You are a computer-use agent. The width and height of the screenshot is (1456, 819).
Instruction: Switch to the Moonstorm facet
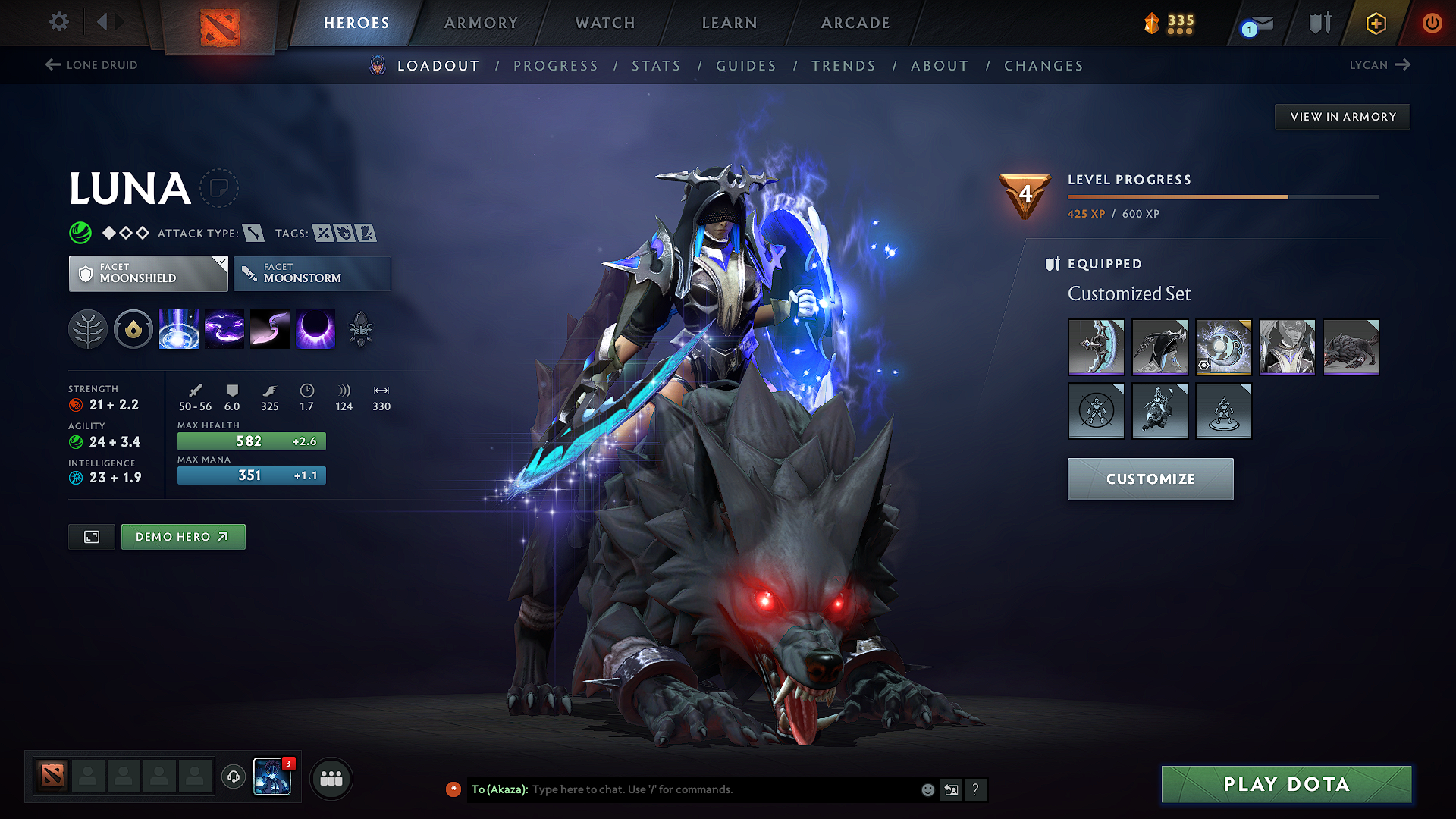[312, 273]
